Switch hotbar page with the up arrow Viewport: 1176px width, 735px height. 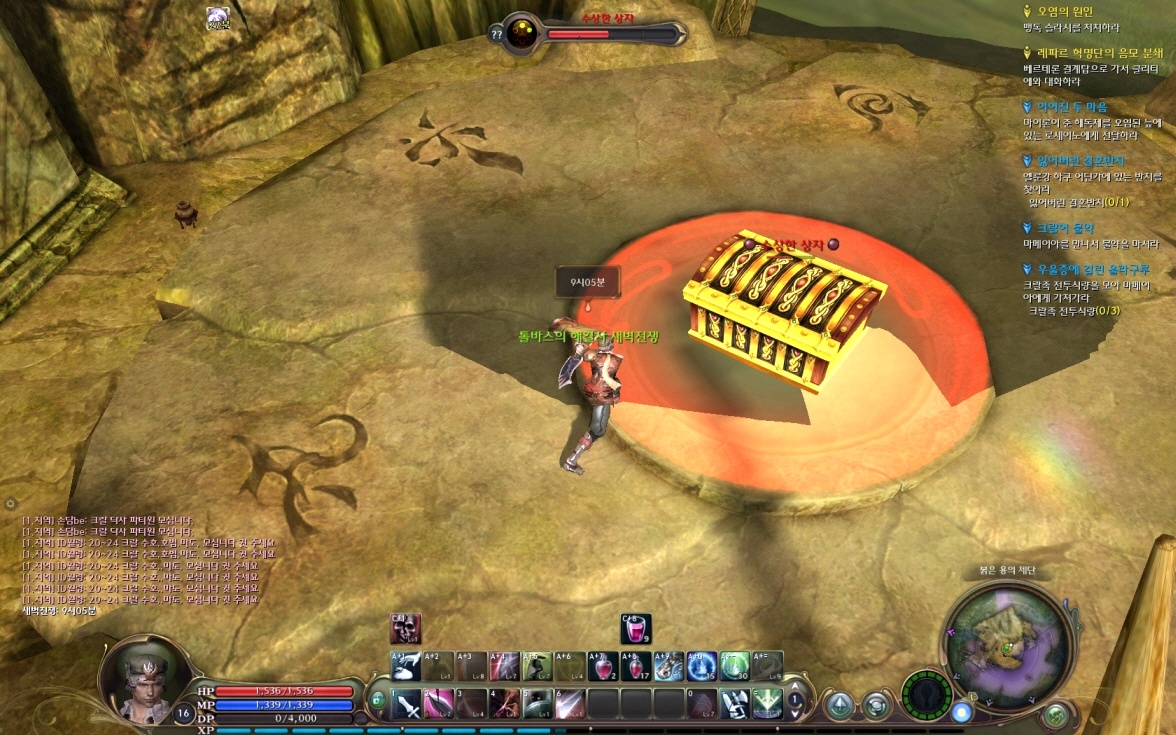click(x=796, y=686)
